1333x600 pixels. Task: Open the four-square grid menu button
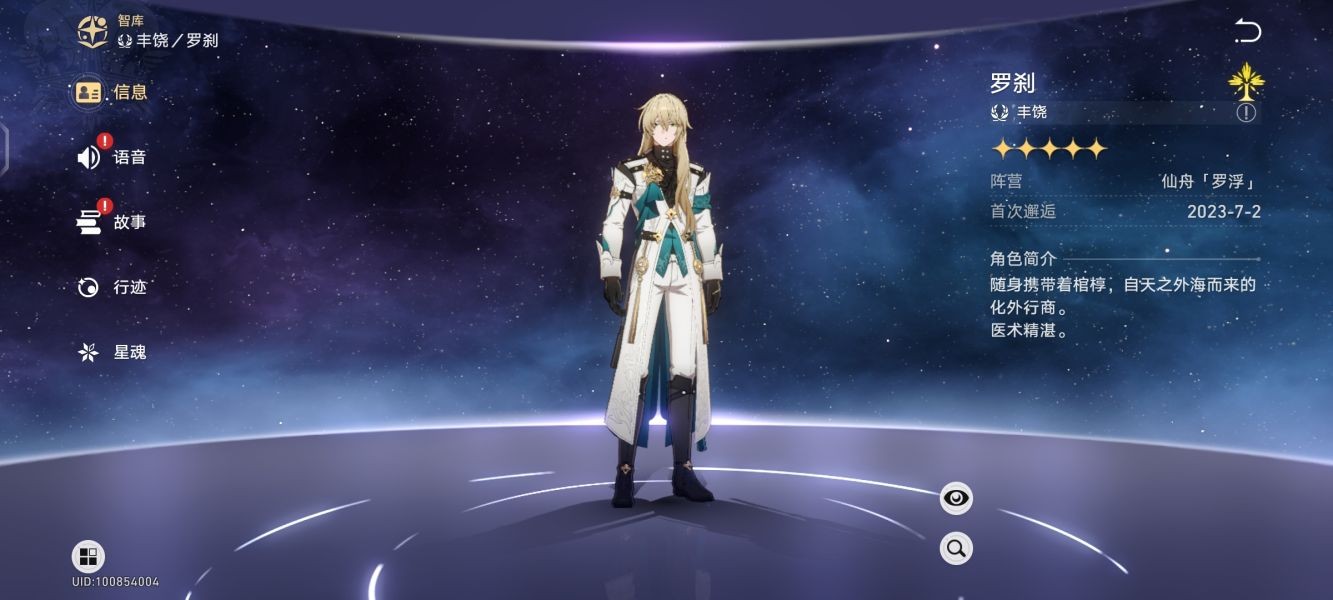pyautogui.click(x=88, y=557)
